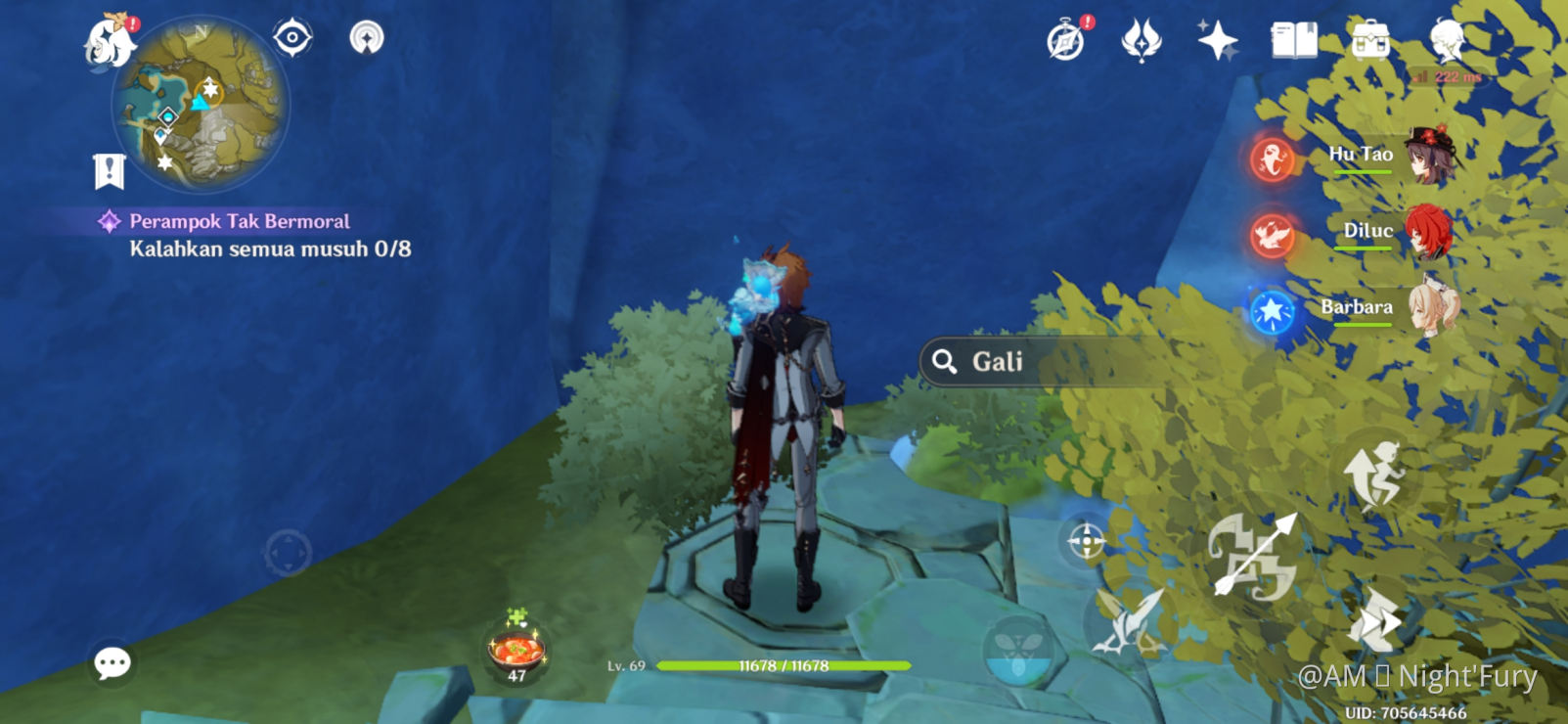Open the Events timer icon with red notification
Viewport: 1568px width, 724px height.
(1066, 41)
